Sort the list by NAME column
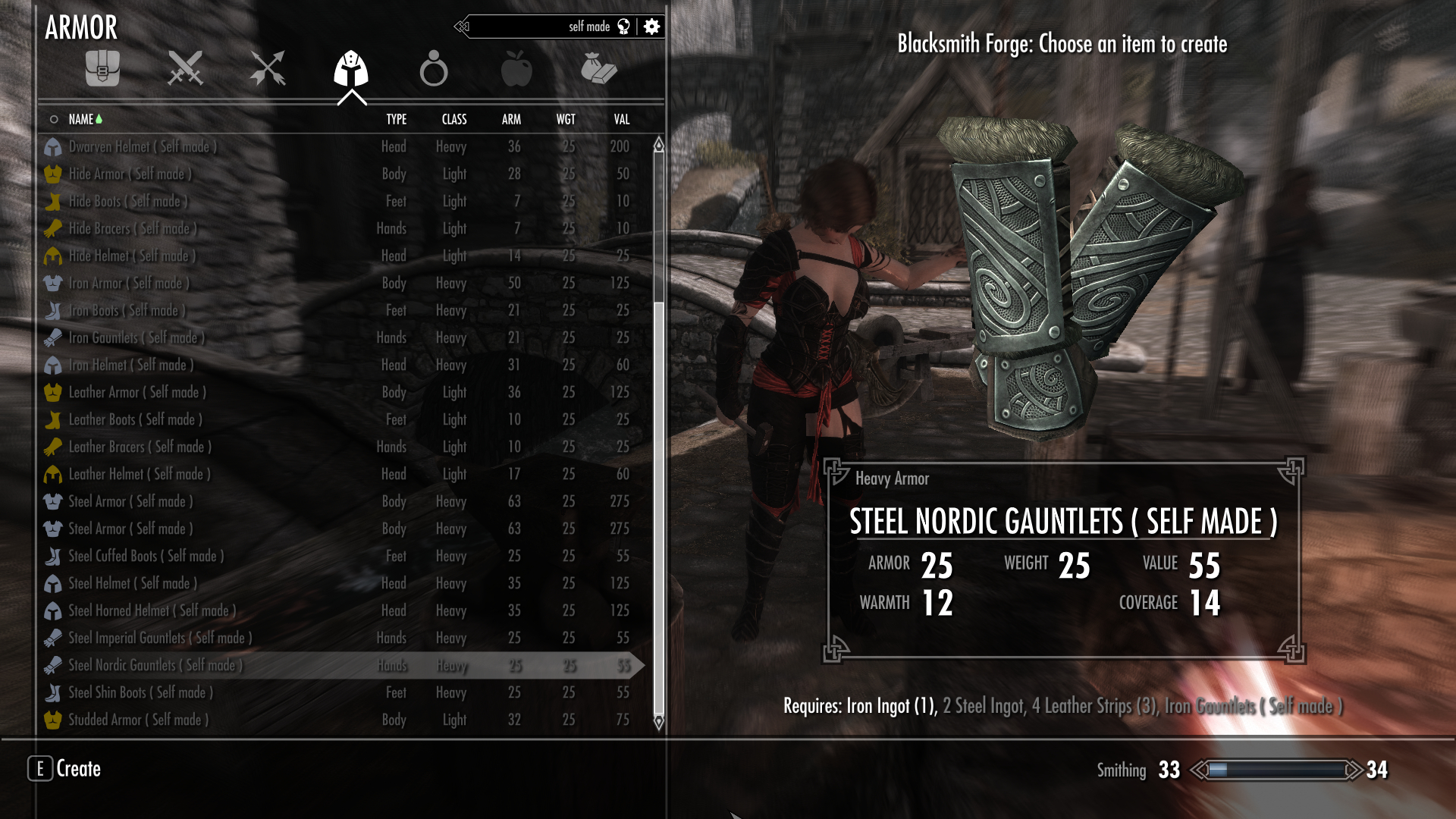Viewport: 1456px width, 819px height. coord(81,119)
